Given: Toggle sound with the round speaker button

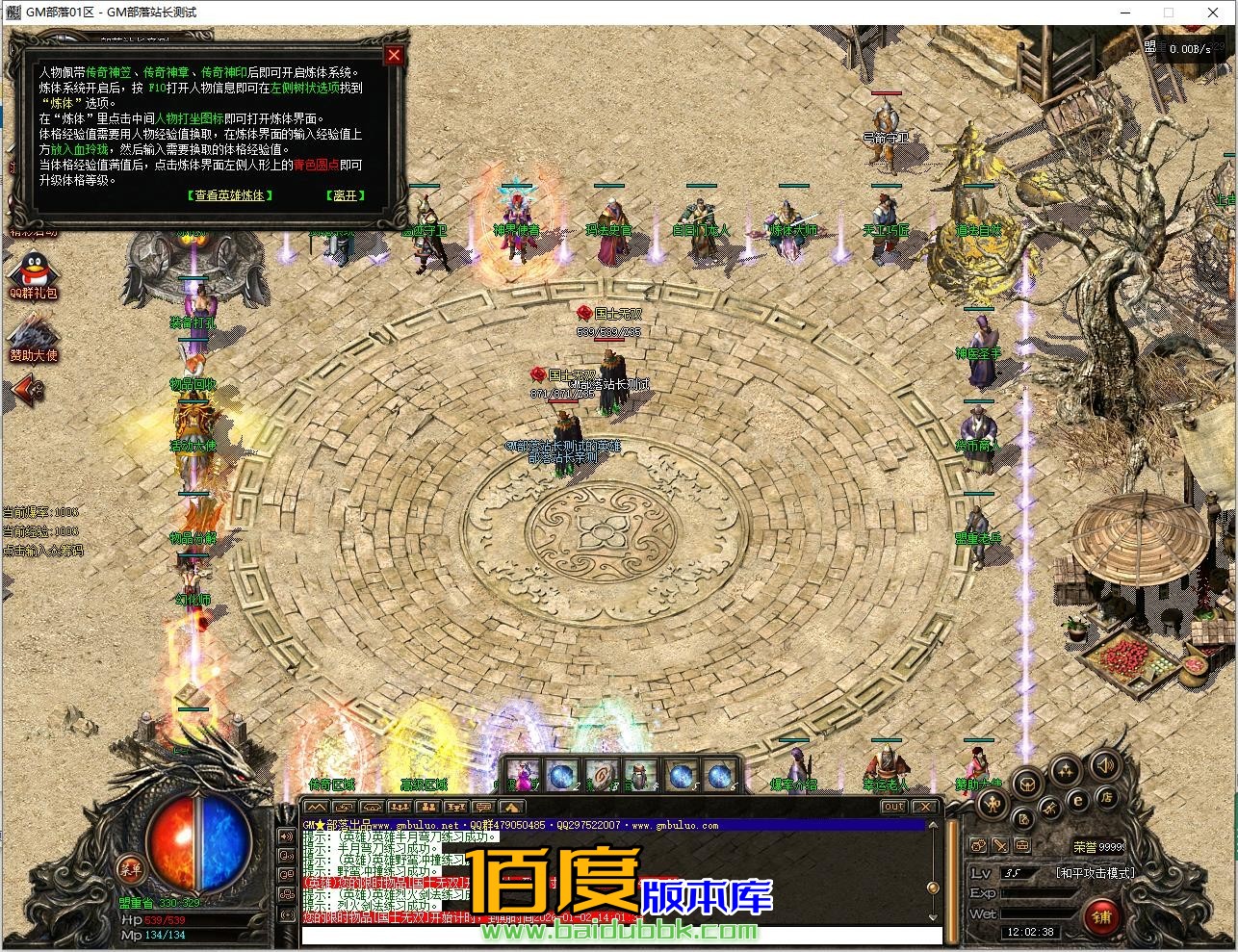Looking at the screenshot, I should [1104, 766].
